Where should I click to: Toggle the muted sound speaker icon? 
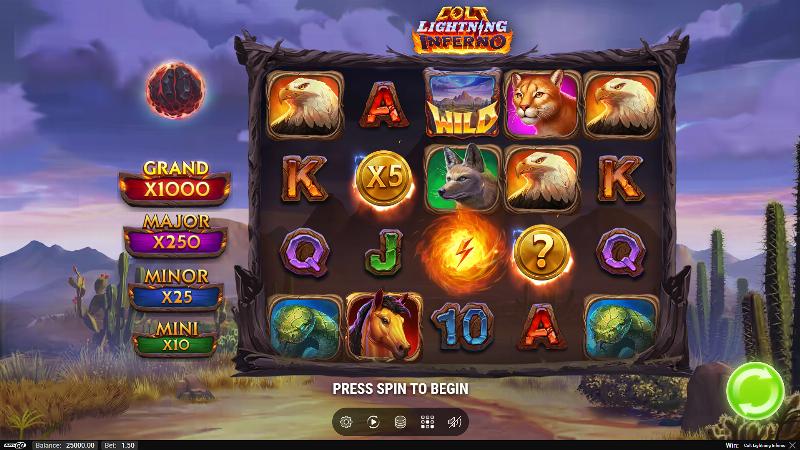tap(454, 422)
